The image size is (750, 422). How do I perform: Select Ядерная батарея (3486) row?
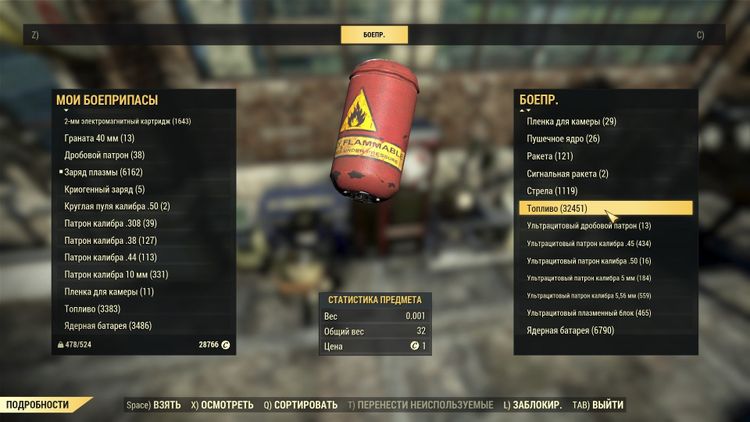[x=107, y=326]
